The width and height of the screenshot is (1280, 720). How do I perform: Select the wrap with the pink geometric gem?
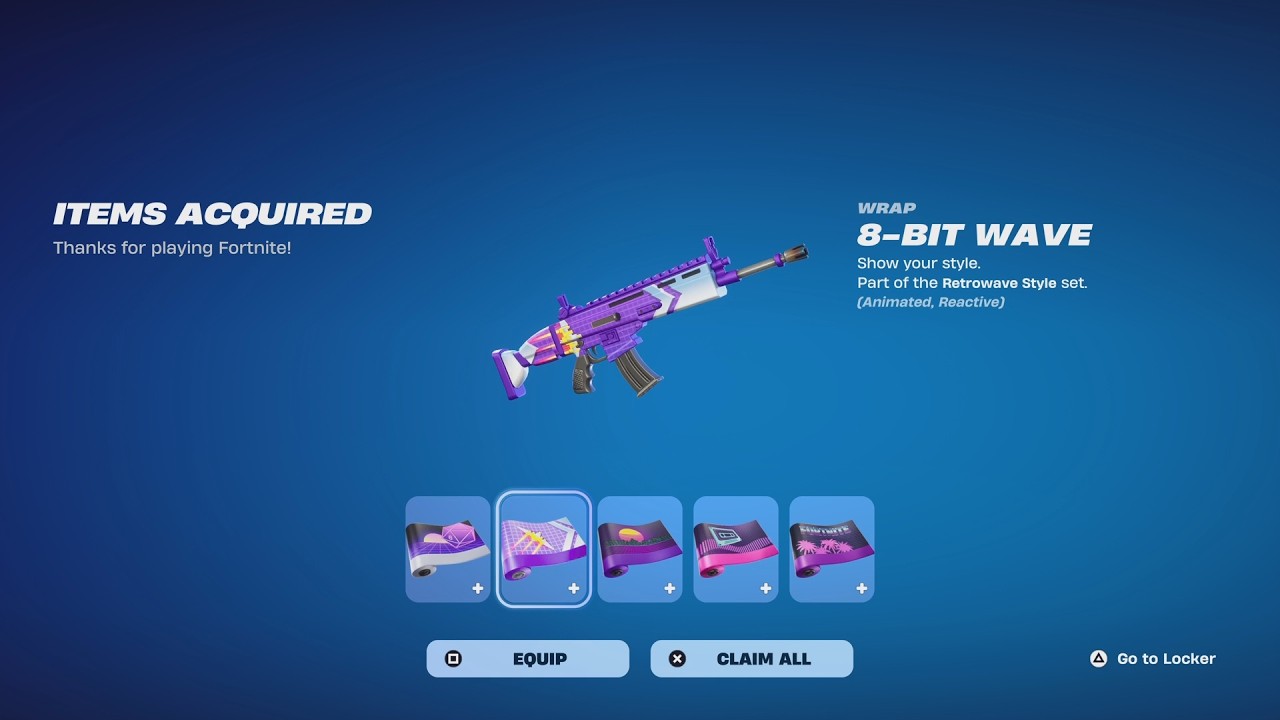click(448, 549)
